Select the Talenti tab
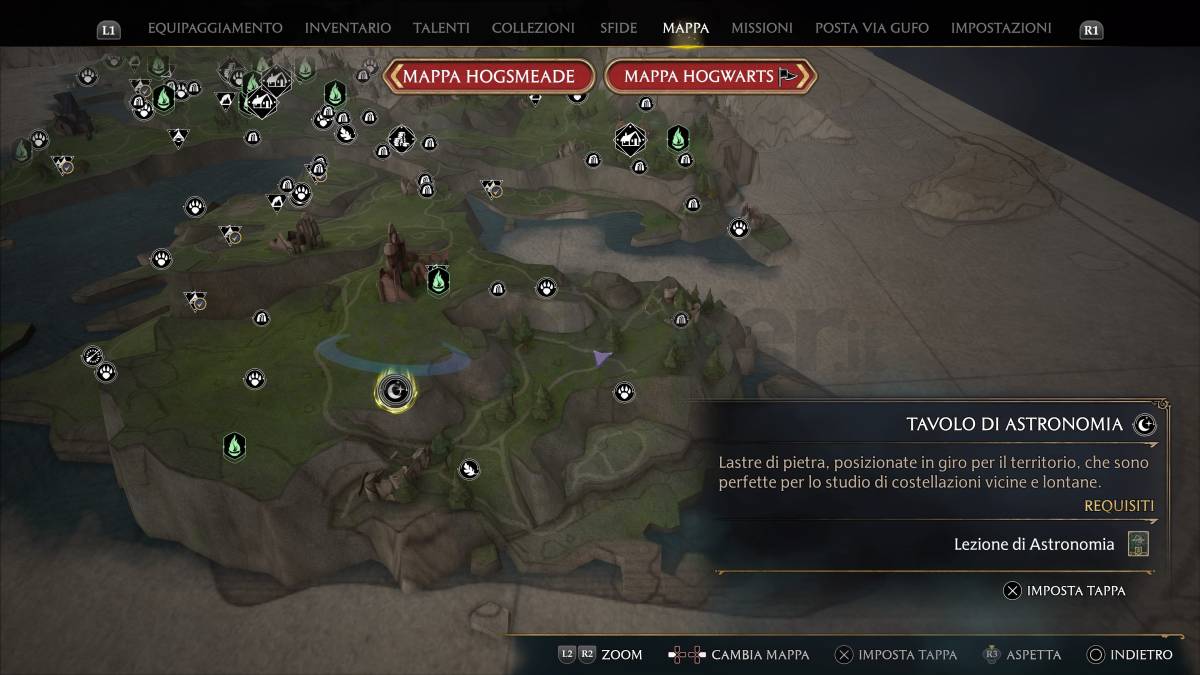The width and height of the screenshot is (1200, 675). point(441,28)
